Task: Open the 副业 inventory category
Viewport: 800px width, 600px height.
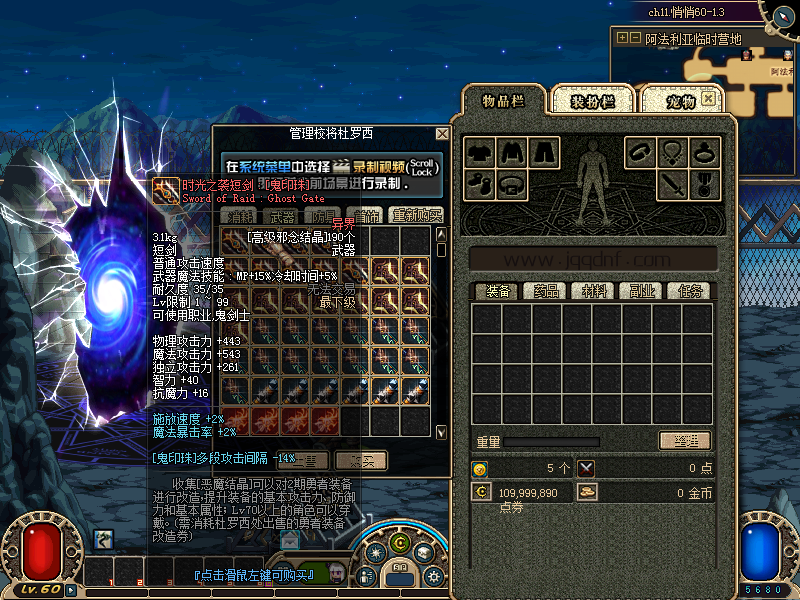Action: [641, 291]
